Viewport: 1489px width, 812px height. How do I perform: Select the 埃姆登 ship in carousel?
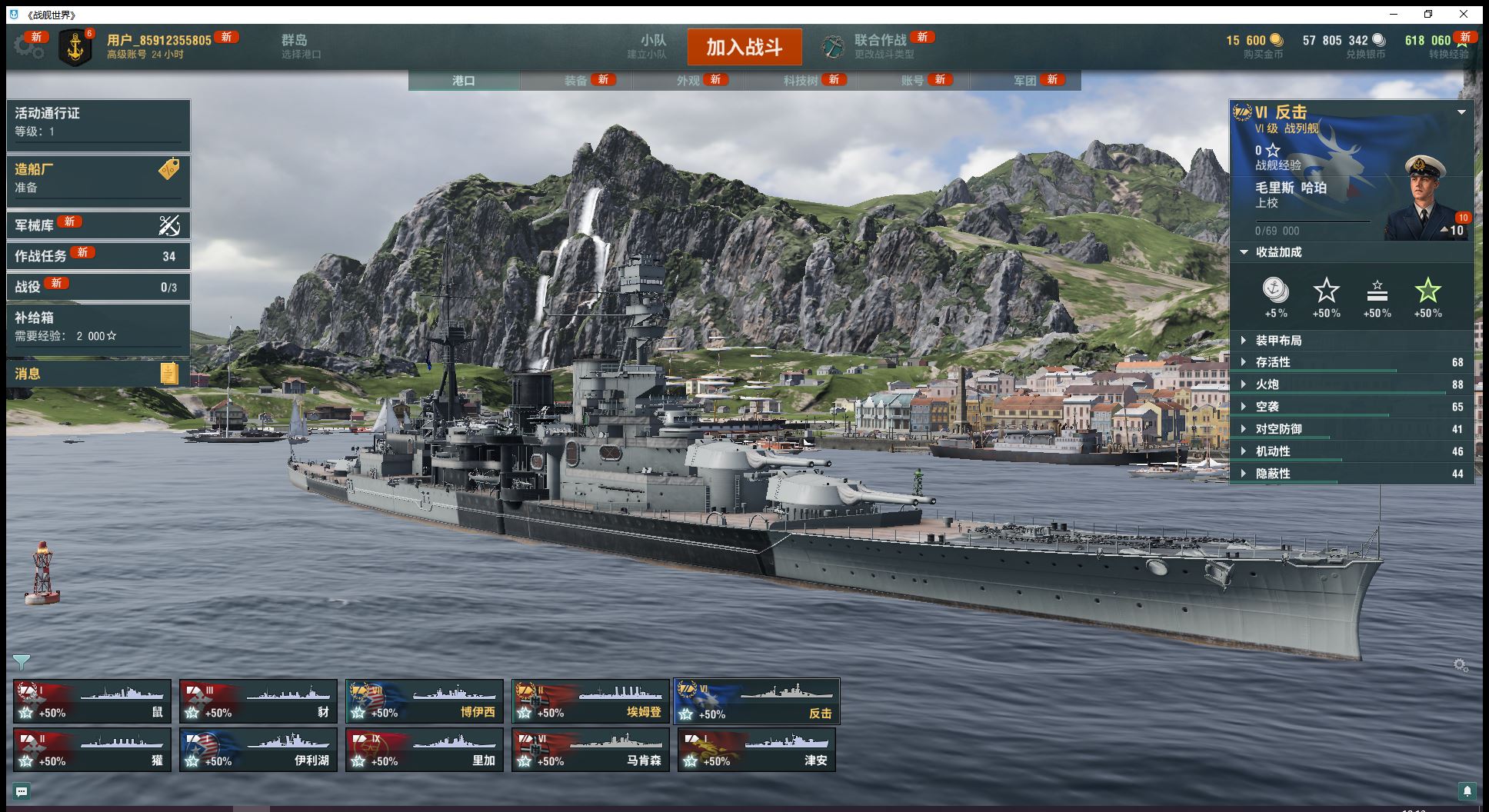(591, 701)
